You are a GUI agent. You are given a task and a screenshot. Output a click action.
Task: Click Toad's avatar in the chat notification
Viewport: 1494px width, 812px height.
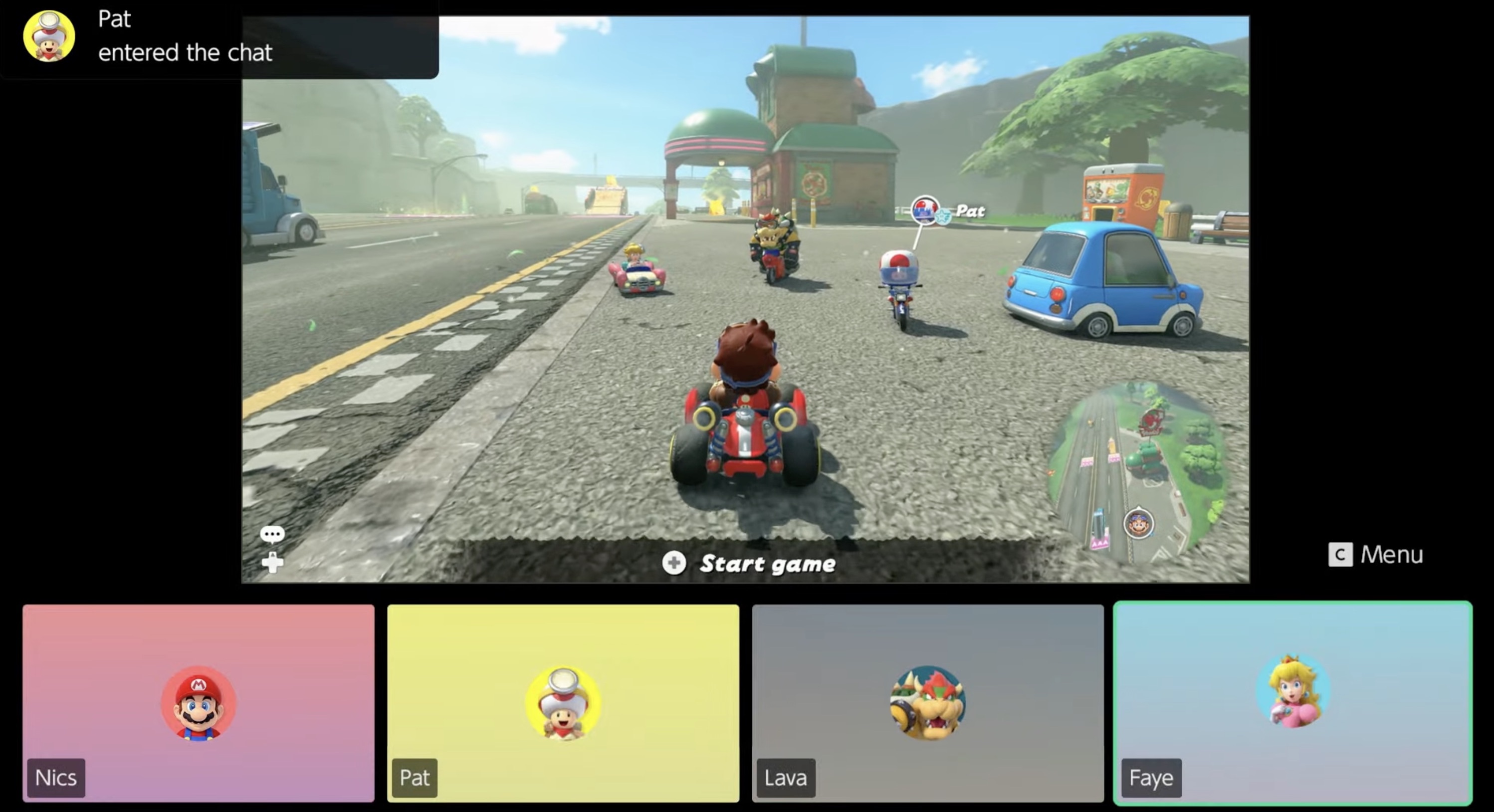pyautogui.click(x=49, y=36)
